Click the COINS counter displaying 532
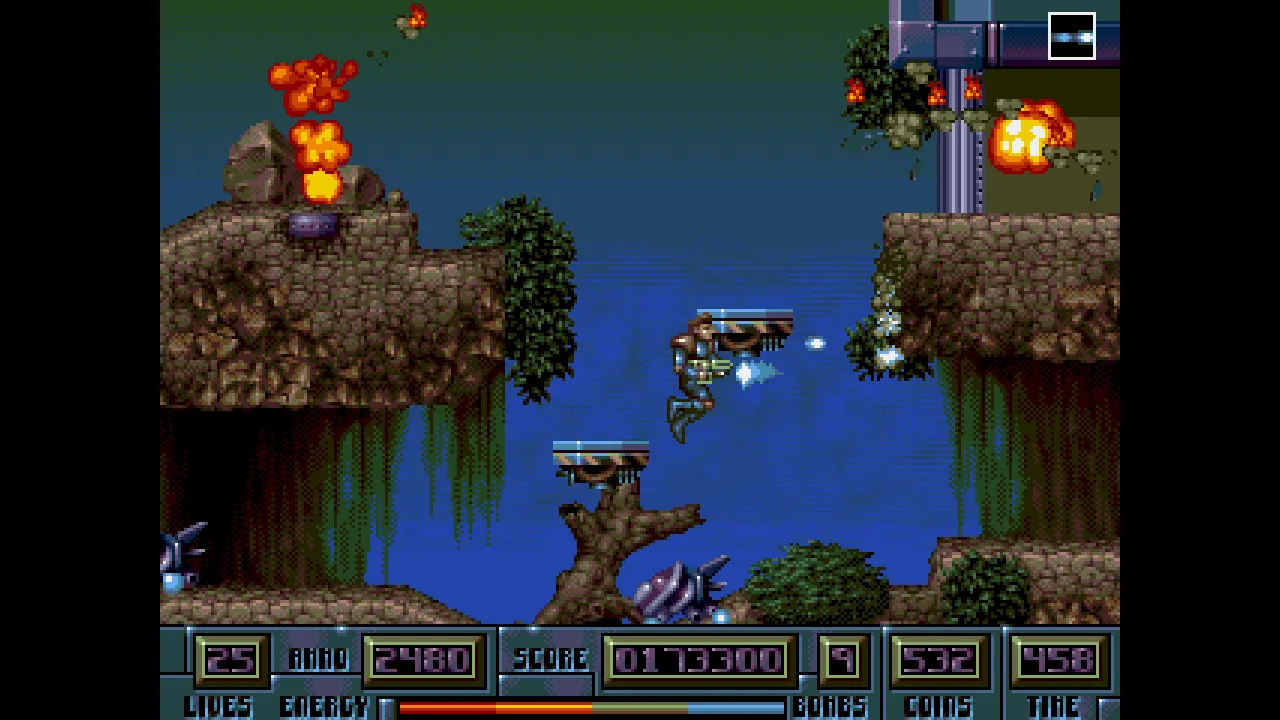The height and width of the screenshot is (720, 1280). coord(937,658)
